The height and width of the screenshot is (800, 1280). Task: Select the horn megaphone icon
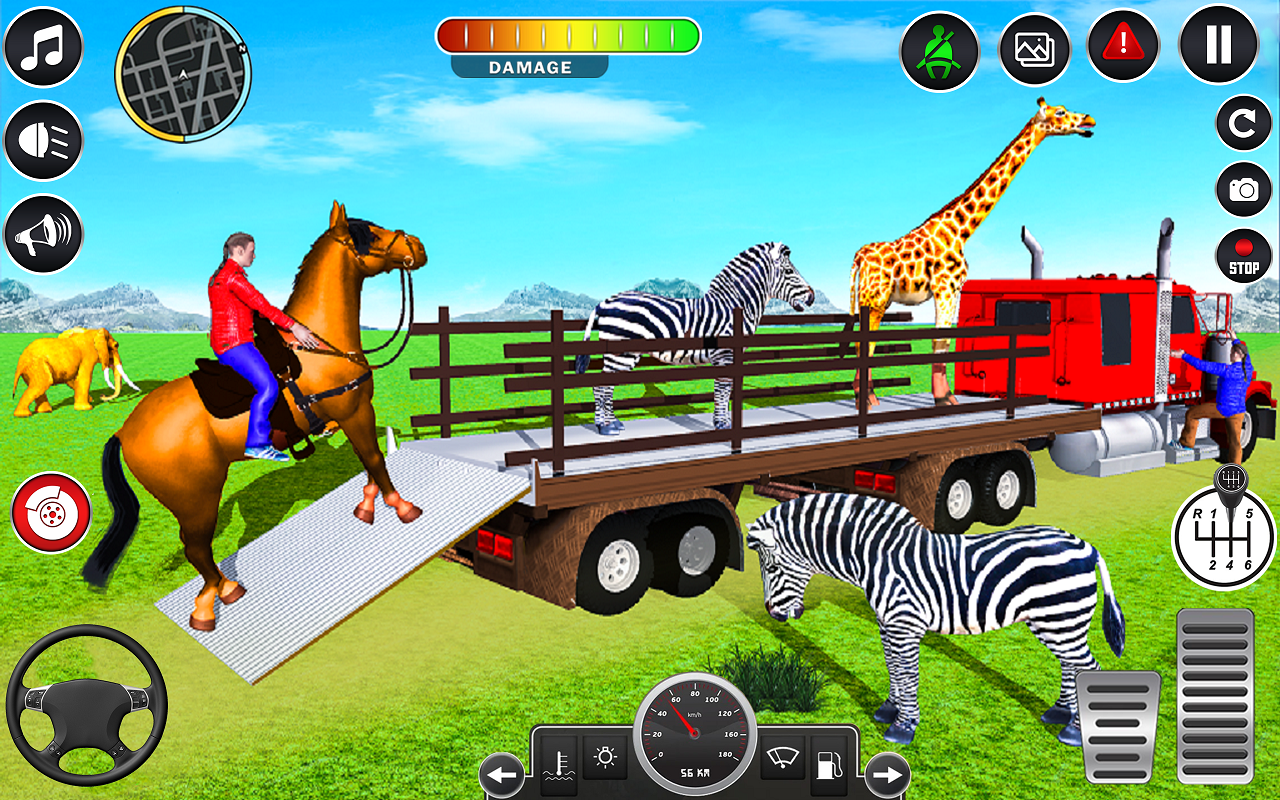(42, 235)
